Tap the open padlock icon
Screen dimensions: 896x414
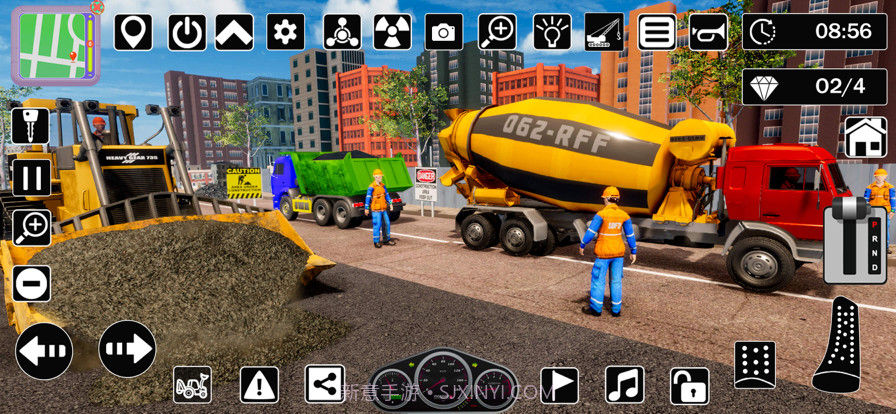[x=689, y=385]
